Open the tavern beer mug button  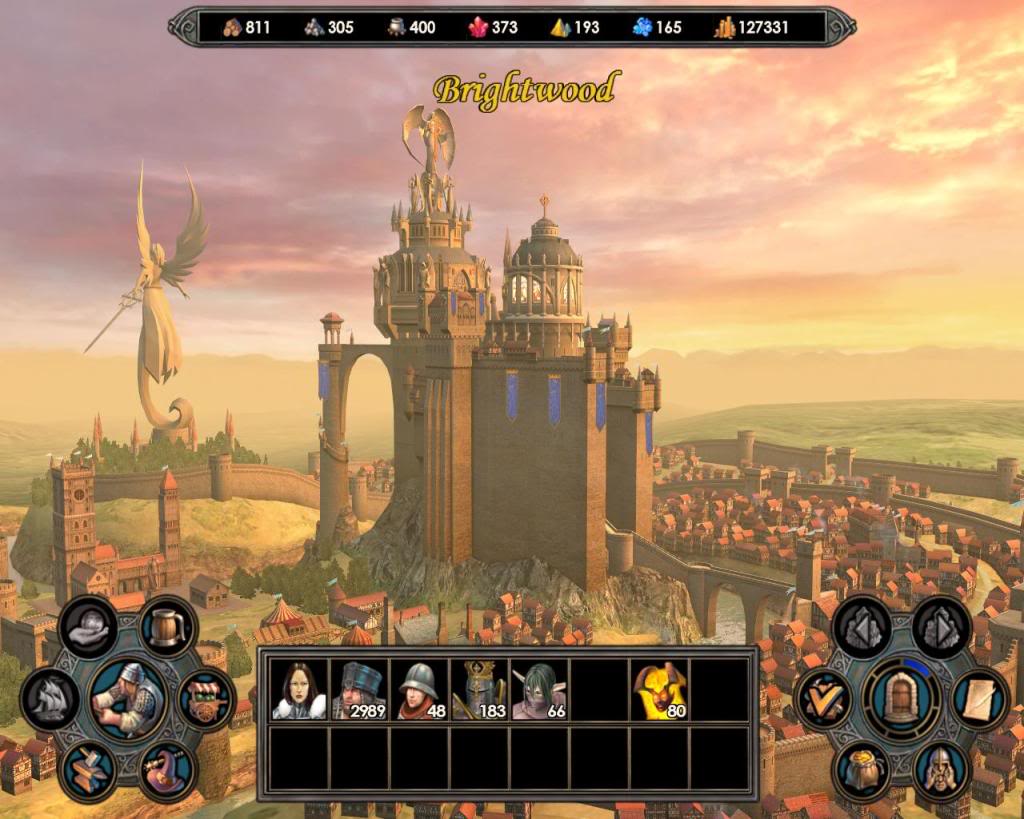167,627
